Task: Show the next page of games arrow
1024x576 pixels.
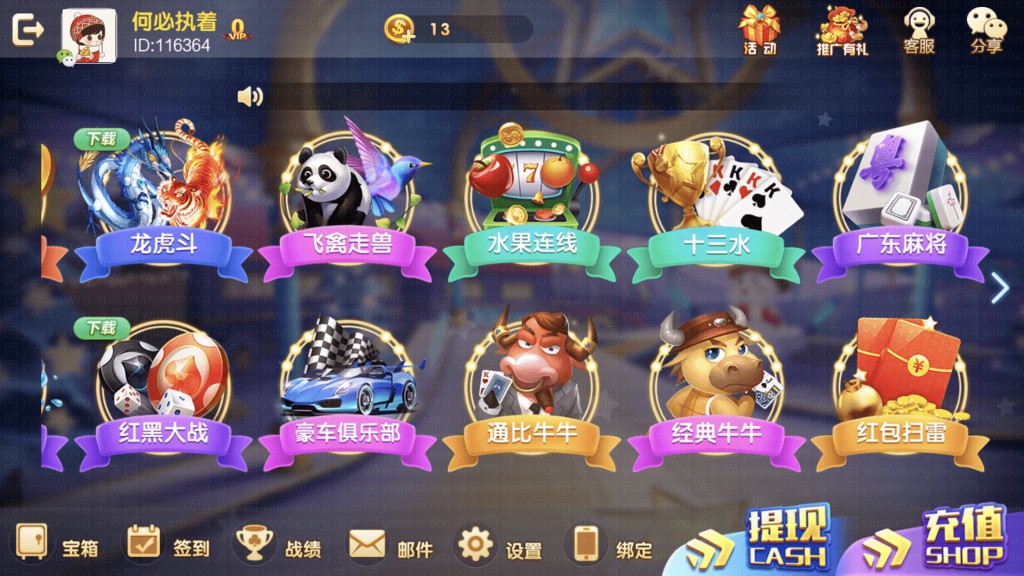Action: tap(999, 288)
